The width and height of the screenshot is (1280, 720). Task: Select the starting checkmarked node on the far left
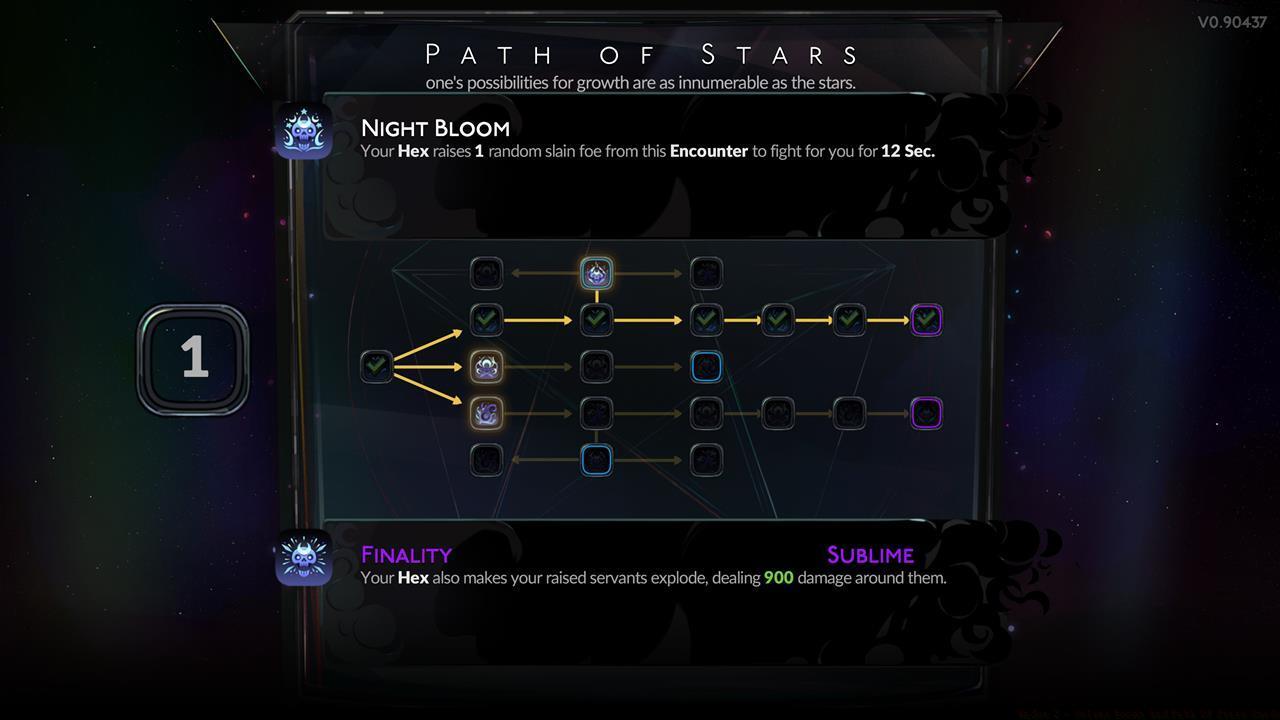pyautogui.click(x=375, y=366)
